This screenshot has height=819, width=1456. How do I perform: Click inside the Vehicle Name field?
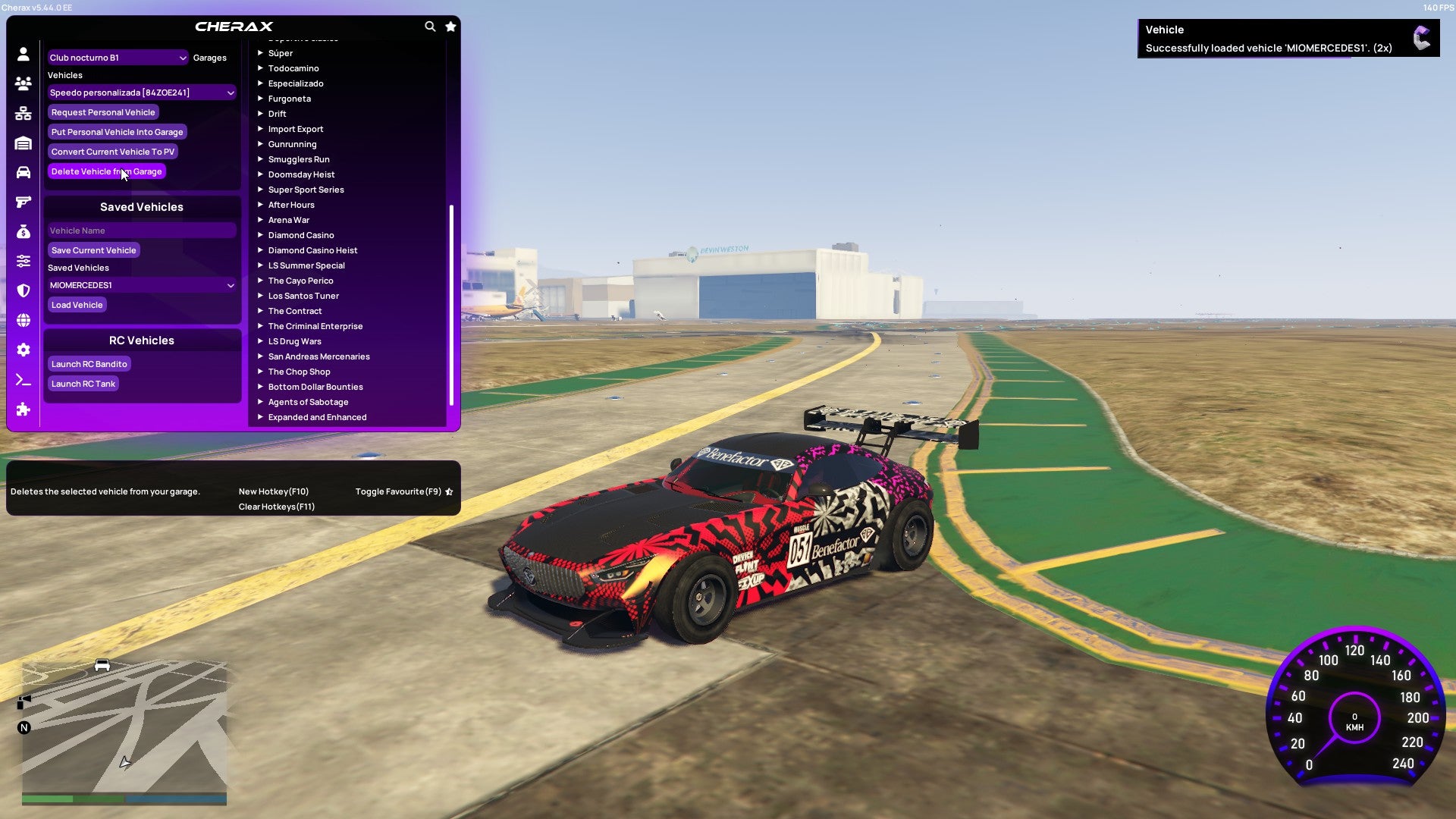(x=141, y=230)
